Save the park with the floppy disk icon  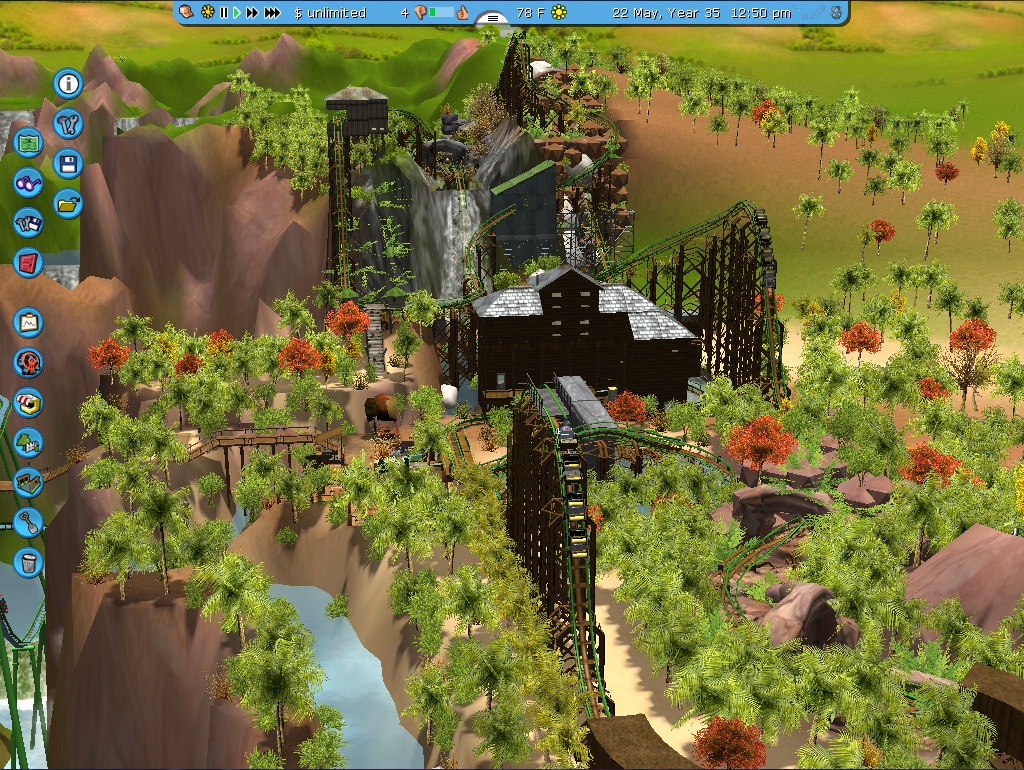68,163
